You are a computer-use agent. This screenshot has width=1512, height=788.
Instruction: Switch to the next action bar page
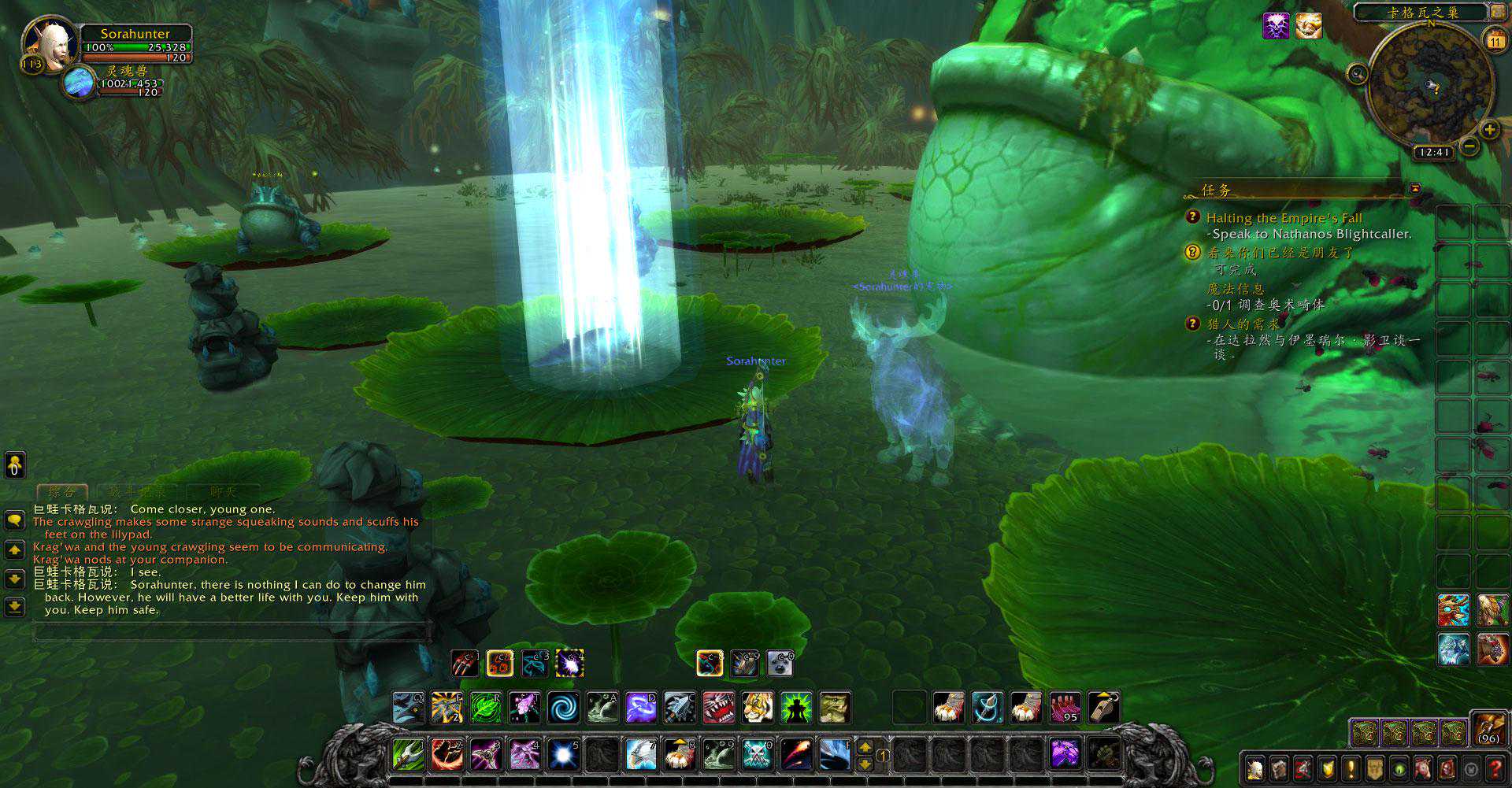865,745
